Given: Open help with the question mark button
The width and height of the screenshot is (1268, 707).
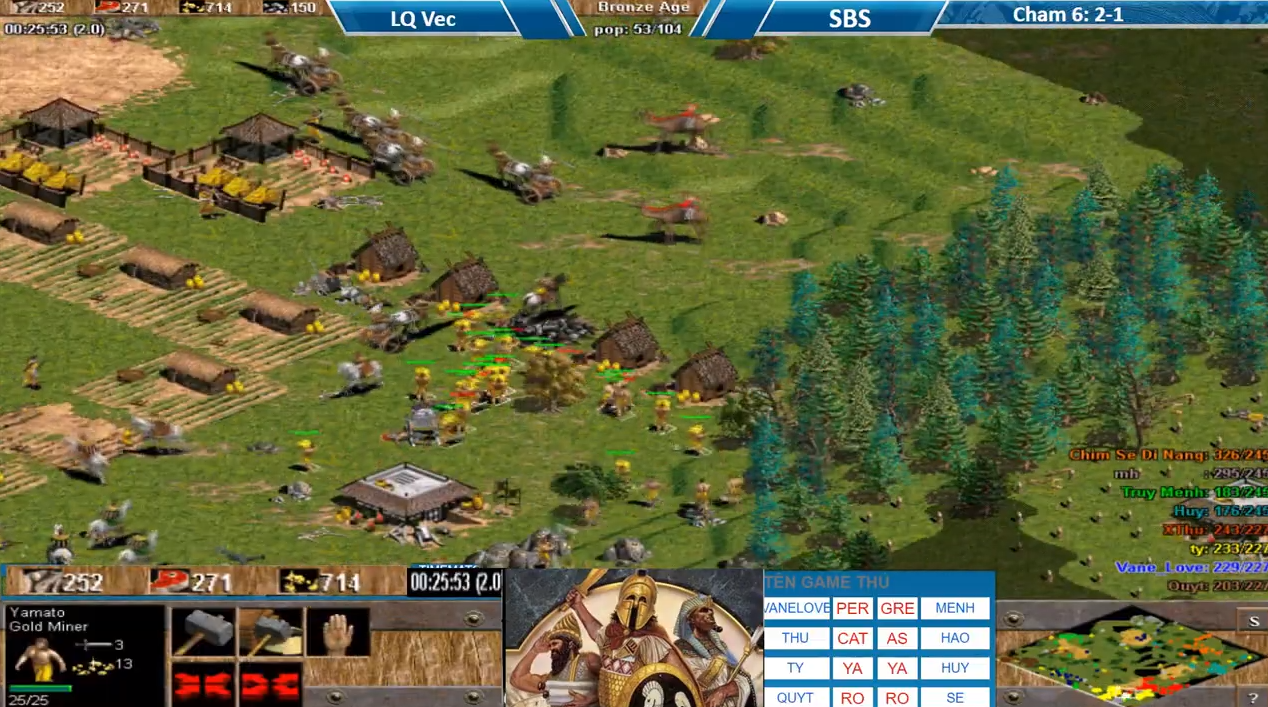Looking at the screenshot, I should click(x=1254, y=697).
